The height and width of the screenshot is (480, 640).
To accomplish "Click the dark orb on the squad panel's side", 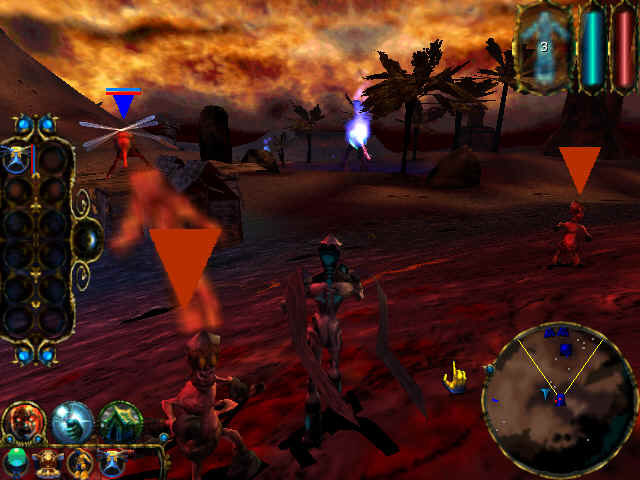I will point(87,238).
